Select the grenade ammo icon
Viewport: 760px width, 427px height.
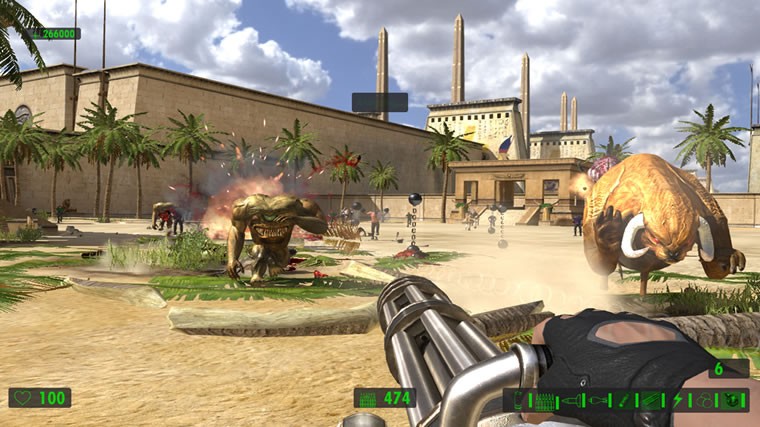coord(597,401)
